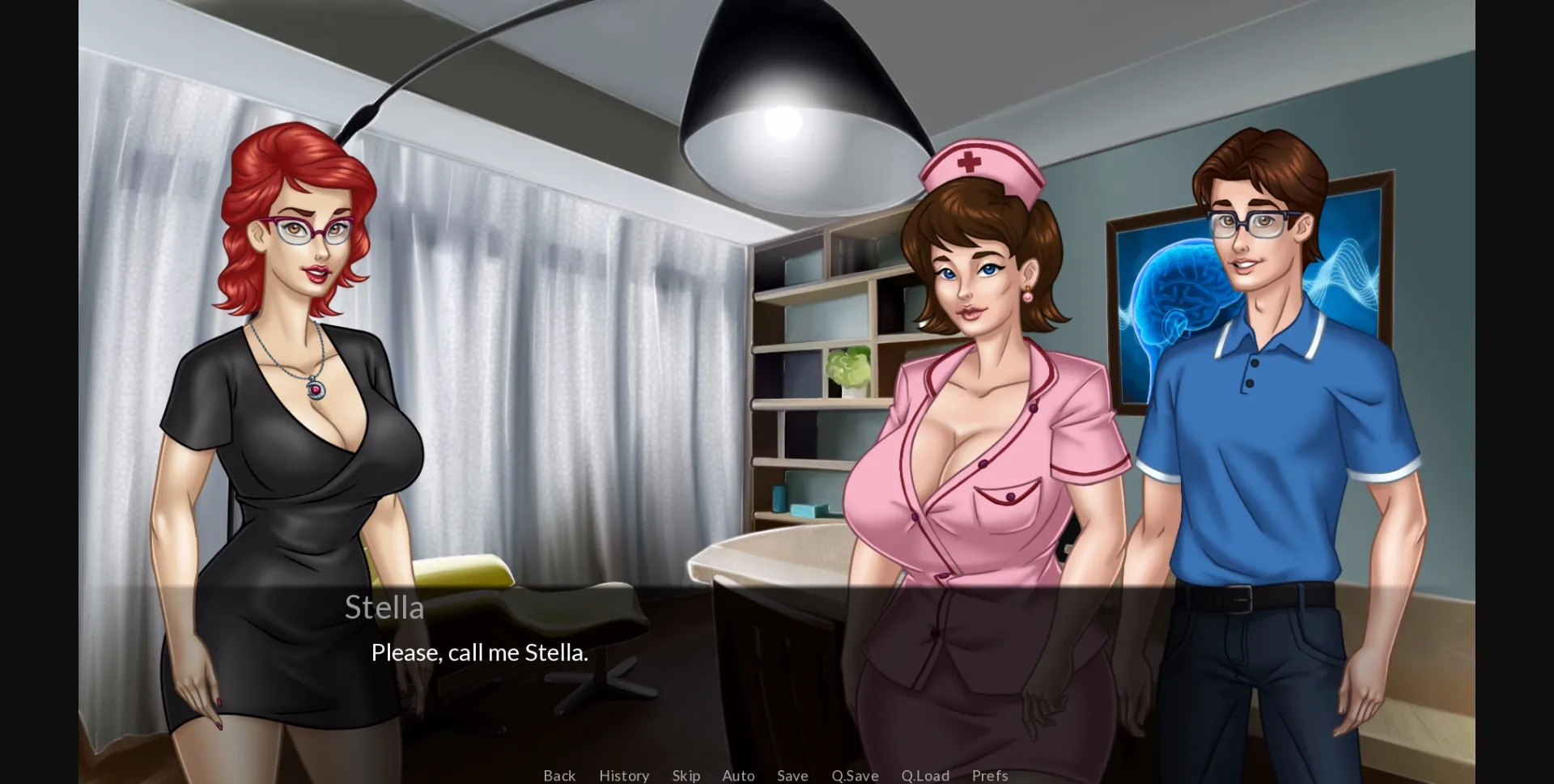Screen dimensions: 1554x784
Task: Enable Skip mode to fast-forward dialogue
Action: (x=686, y=775)
